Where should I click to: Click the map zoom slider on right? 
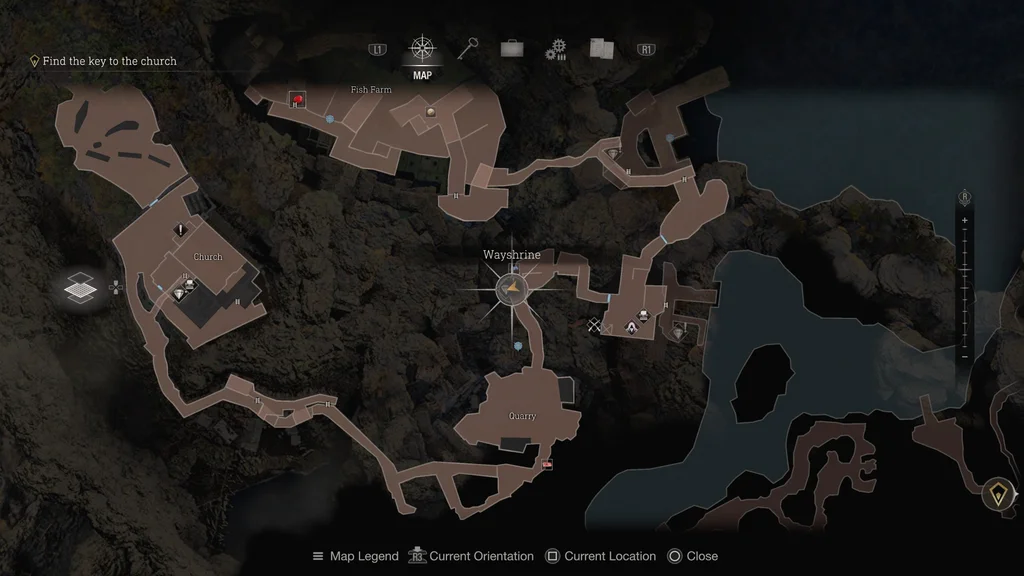tap(965, 288)
